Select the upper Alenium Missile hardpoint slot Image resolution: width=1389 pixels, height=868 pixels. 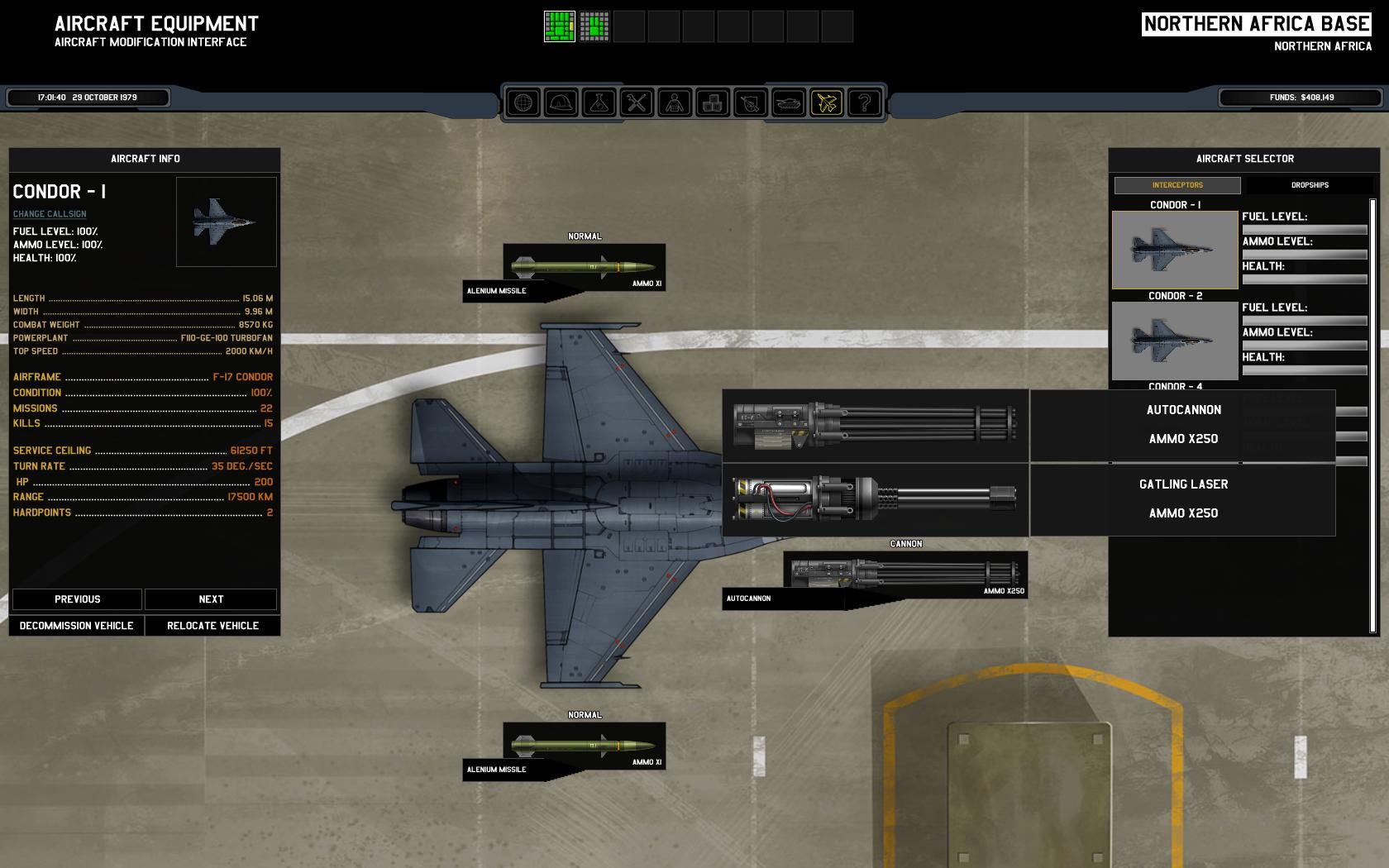[584, 268]
